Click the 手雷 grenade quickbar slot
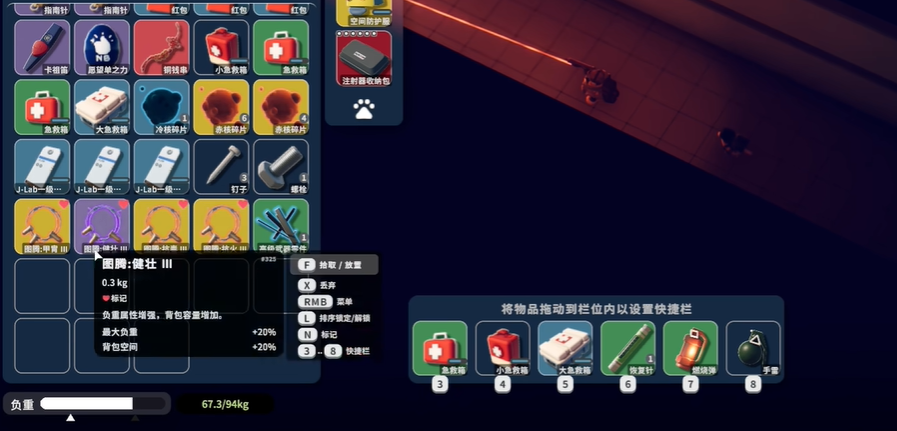The width and height of the screenshot is (897, 431). pyautogui.click(x=752, y=348)
